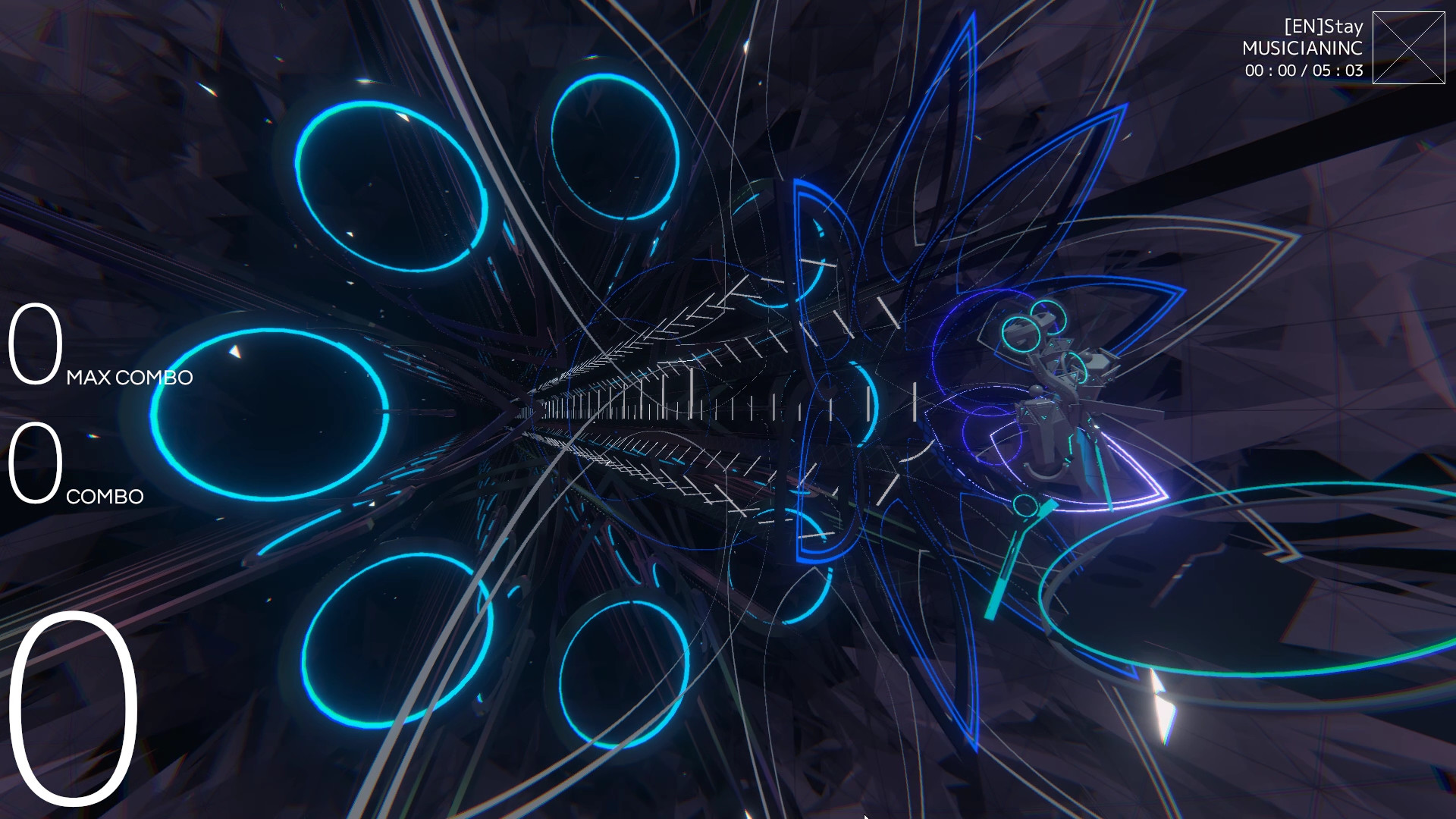Click the COMBO counter label
The image size is (1456, 819).
pos(105,497)
